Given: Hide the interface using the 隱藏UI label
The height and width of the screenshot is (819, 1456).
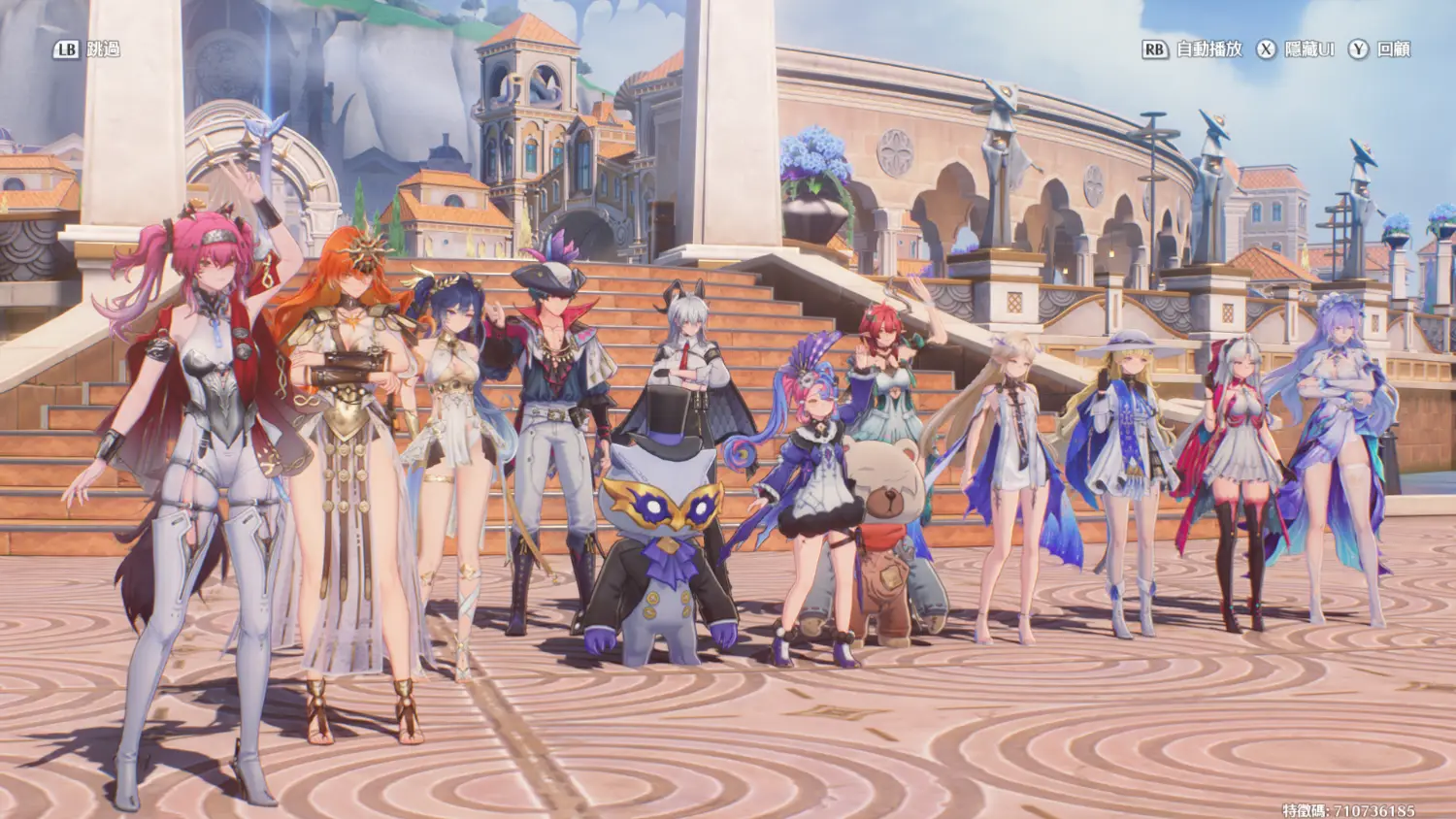Looking at the screenshot, I should click(x=1309, y=49).
